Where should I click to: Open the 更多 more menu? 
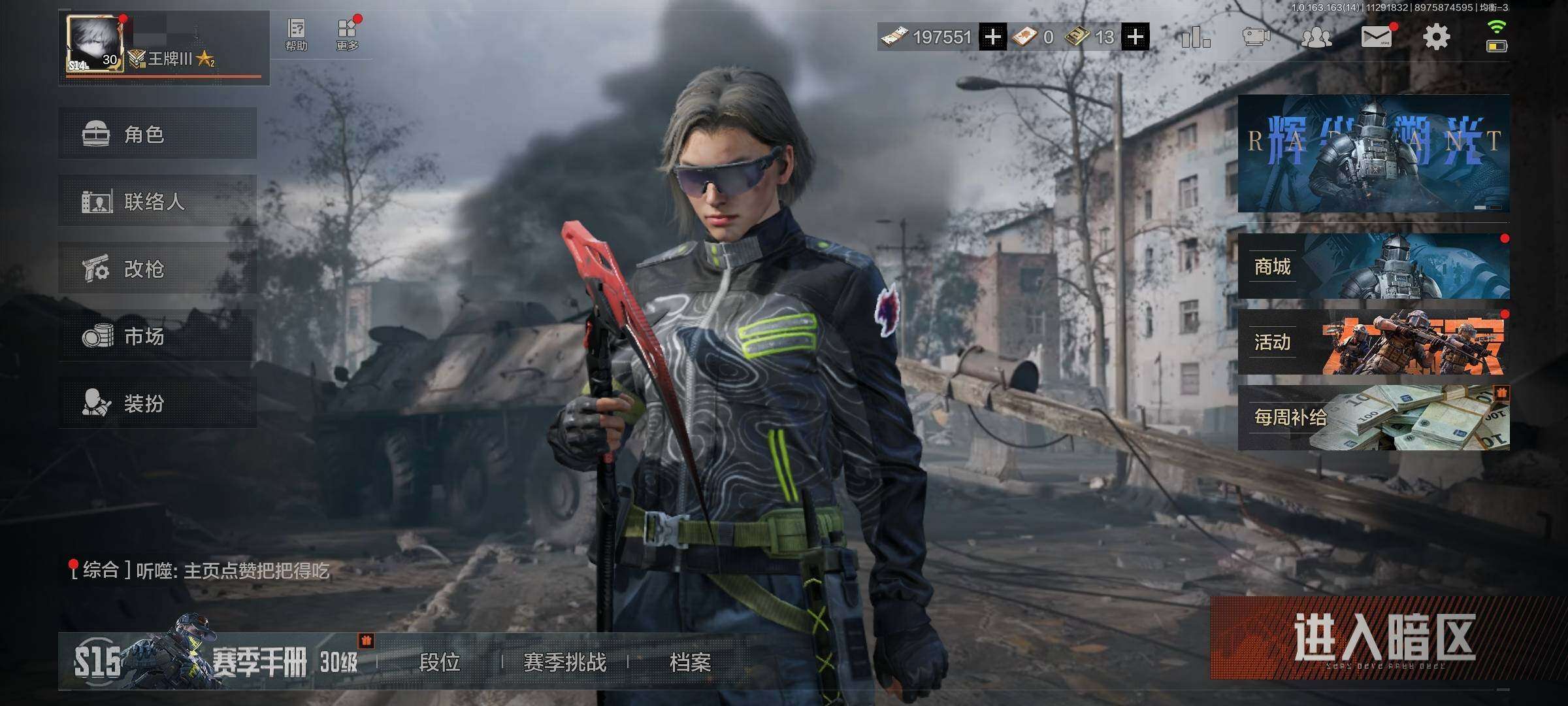(x=347, y=35)
